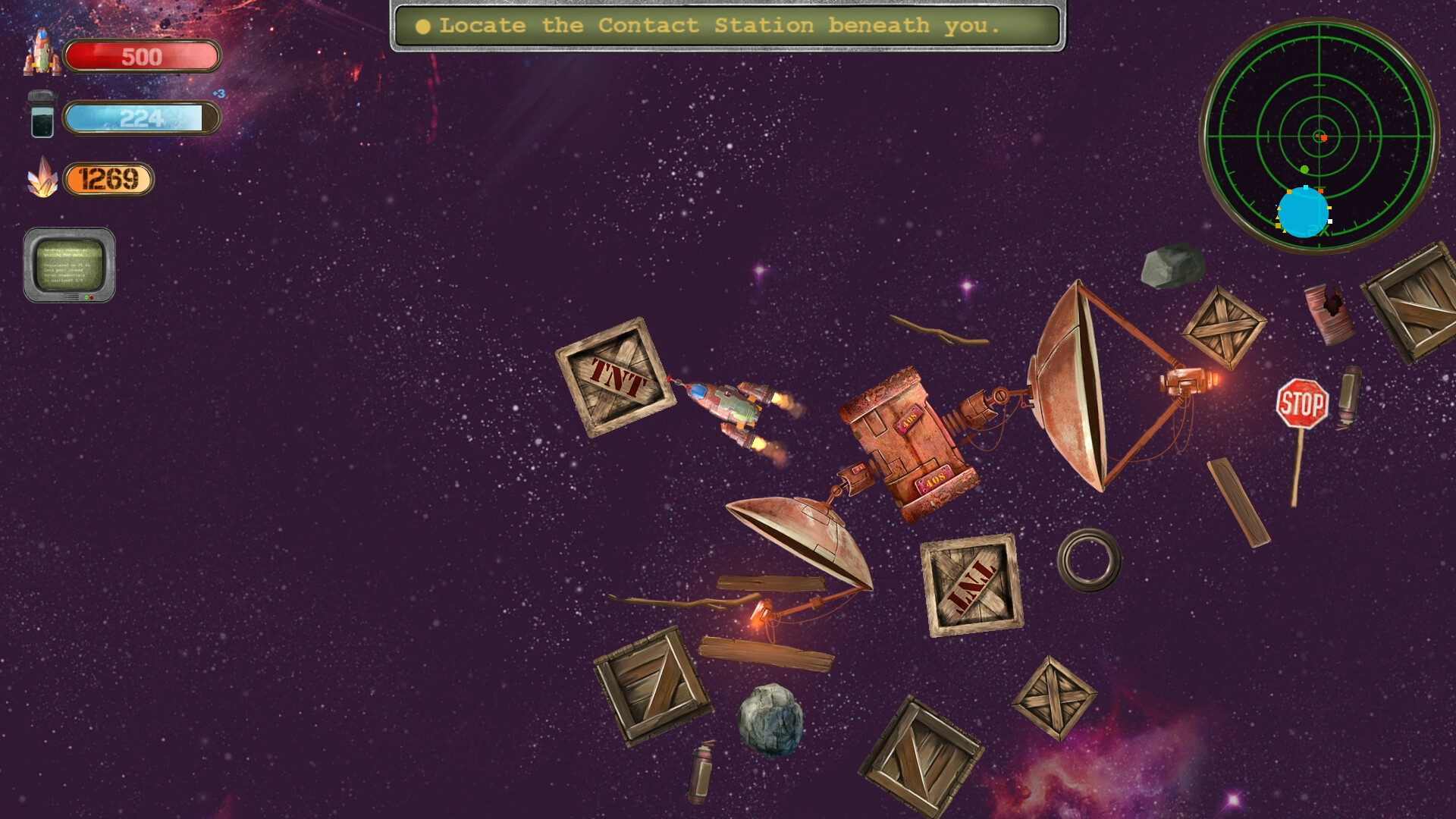The width and height of the screenshot is (1456, 819).
Task: Select the rocket ship health icon
Action: pos(42,55)
